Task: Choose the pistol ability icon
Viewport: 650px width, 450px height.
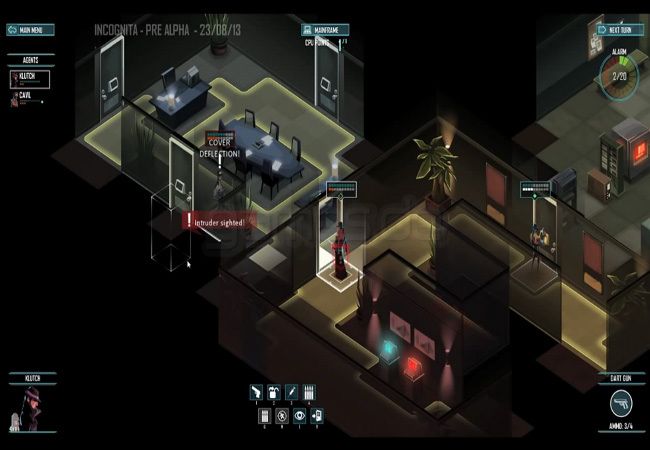Action: (x=257, y=393)
